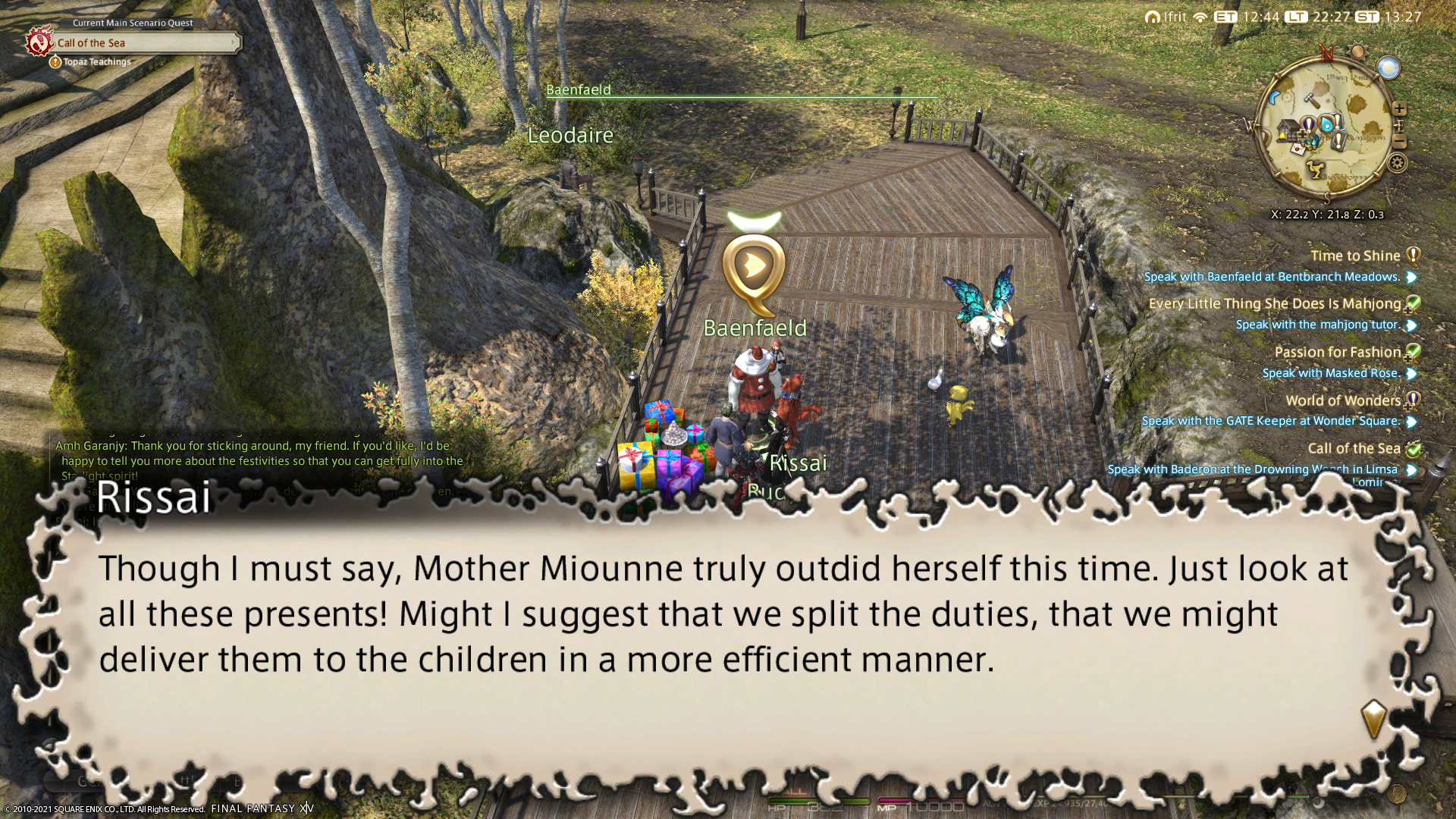Viewport: 1456px width, 819px height.
Task: Zoom out the minimap with the minus button
Action: click(1400, 142)
